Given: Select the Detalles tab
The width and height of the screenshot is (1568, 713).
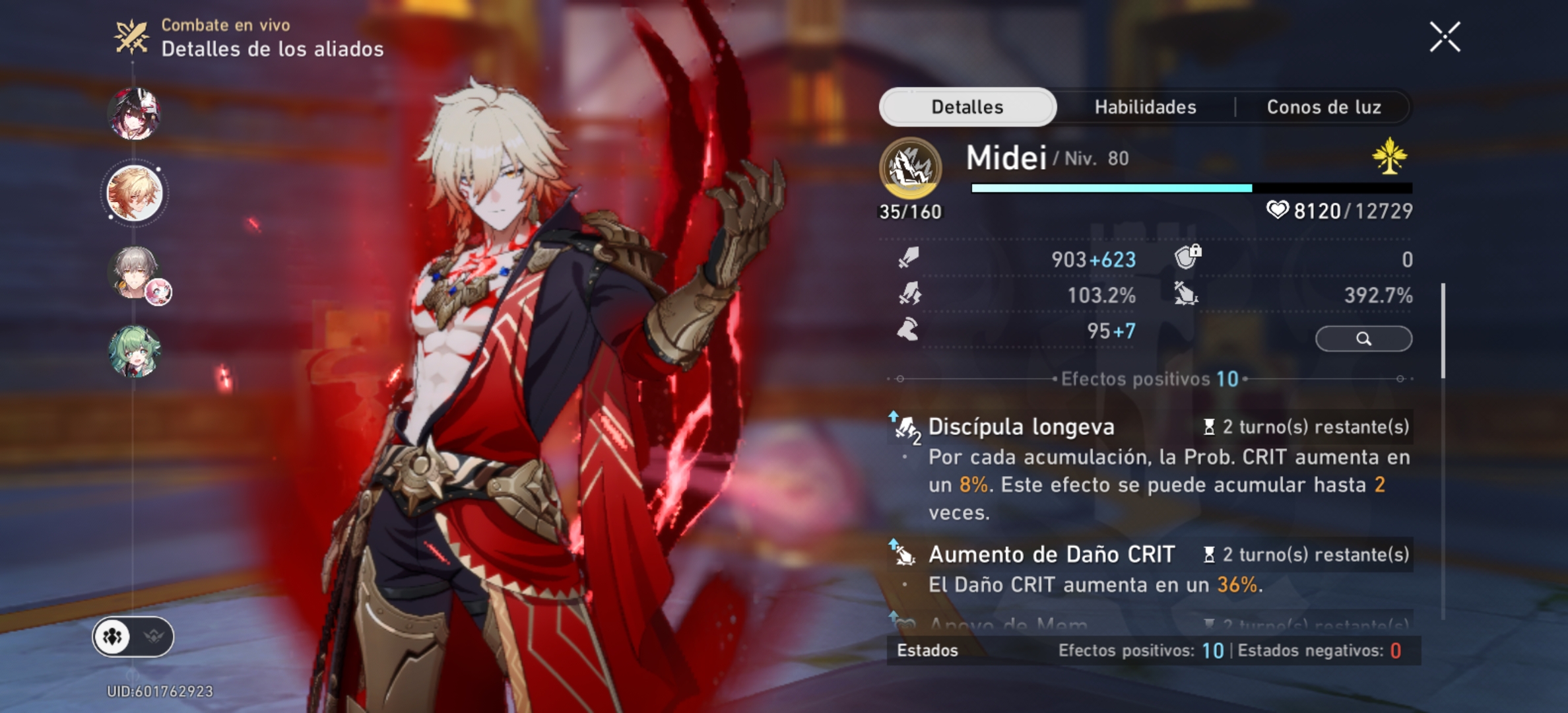Looking at the screenshot, I should (x=968, y=107).
